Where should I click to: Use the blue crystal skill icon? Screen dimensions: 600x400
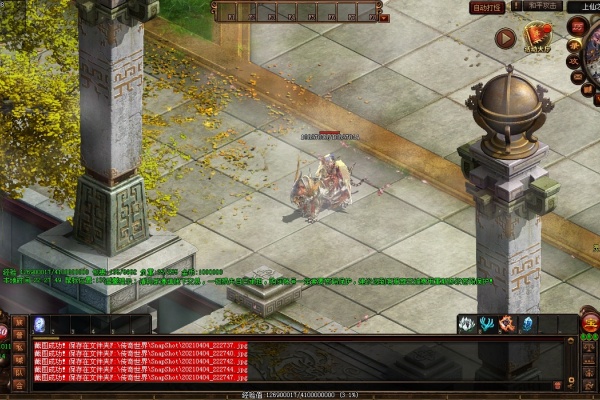point(527,324)
